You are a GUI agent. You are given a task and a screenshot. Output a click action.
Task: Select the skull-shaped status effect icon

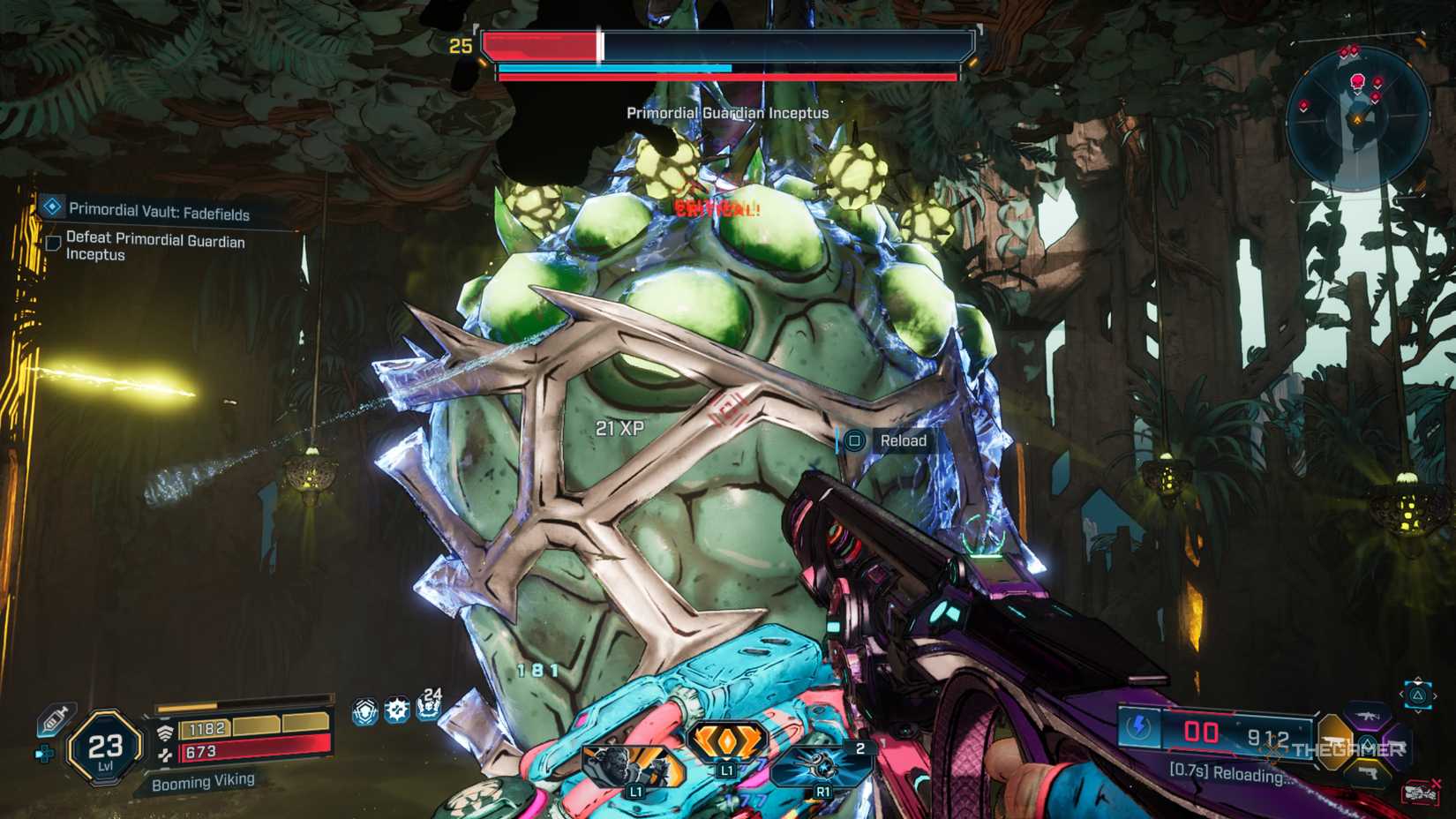(364, 711)
